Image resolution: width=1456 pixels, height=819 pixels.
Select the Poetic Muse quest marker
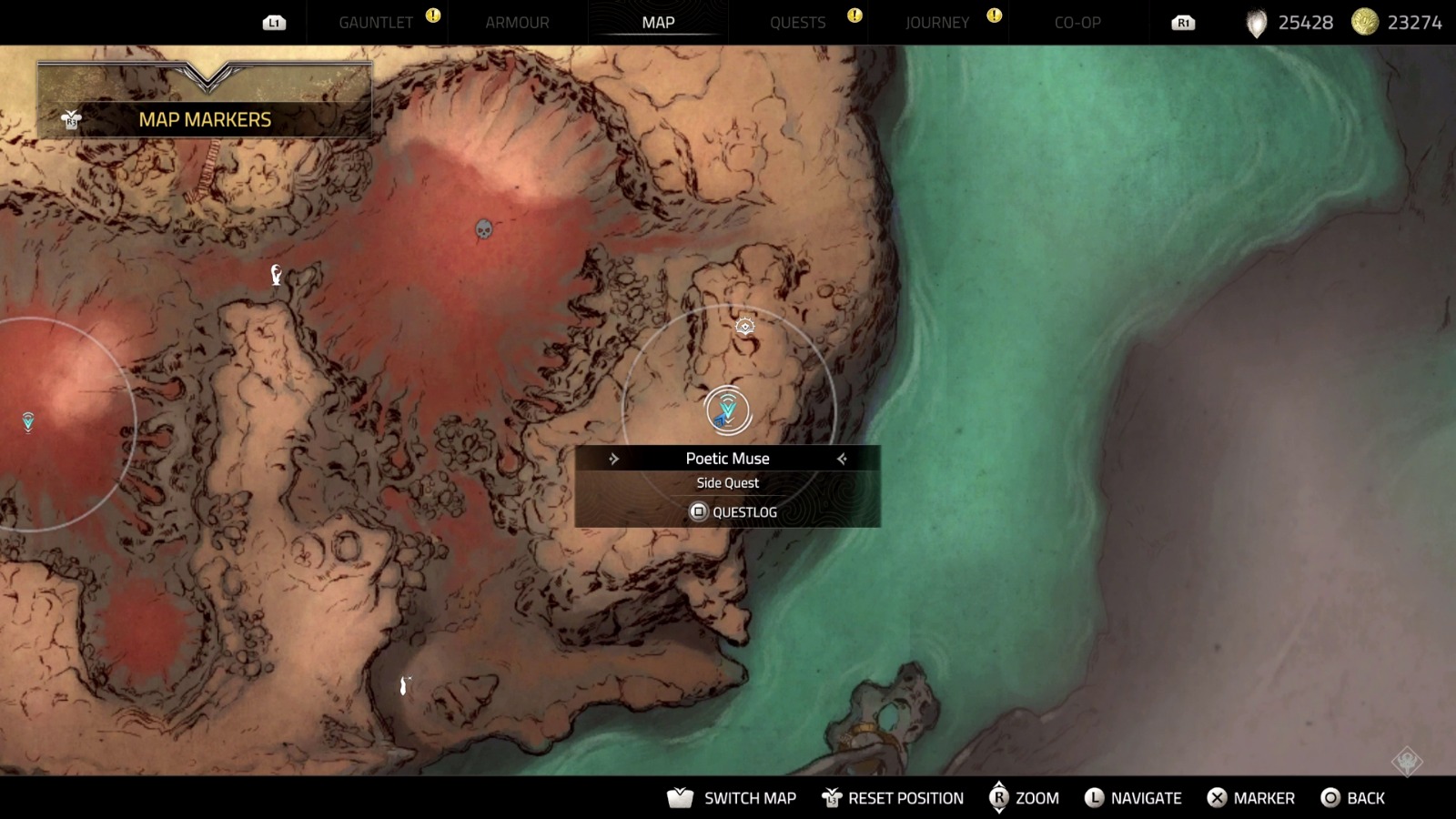tap(727, 410)
